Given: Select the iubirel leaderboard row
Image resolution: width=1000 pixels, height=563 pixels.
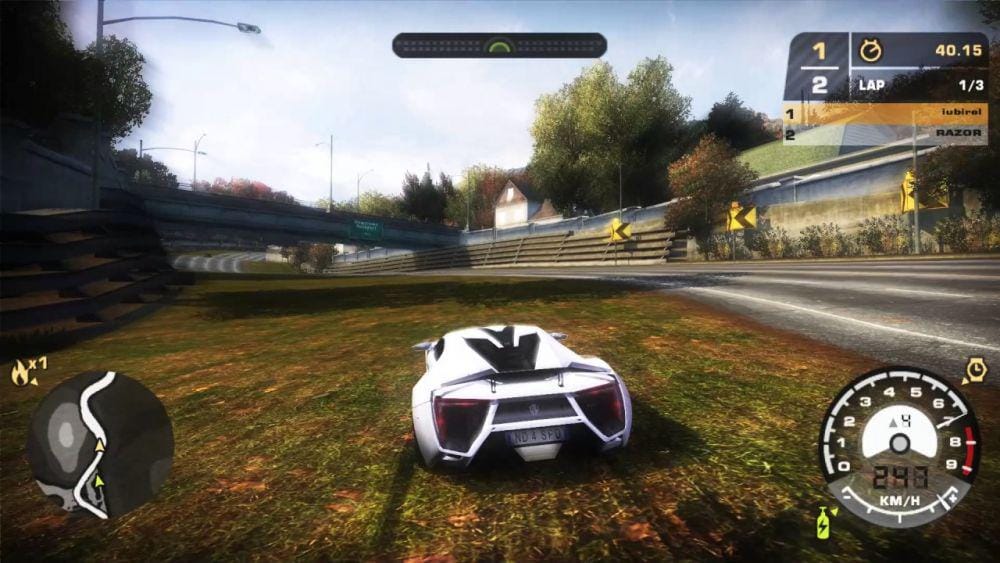Looking at the screenshot, I should click(x=885, y=114).
